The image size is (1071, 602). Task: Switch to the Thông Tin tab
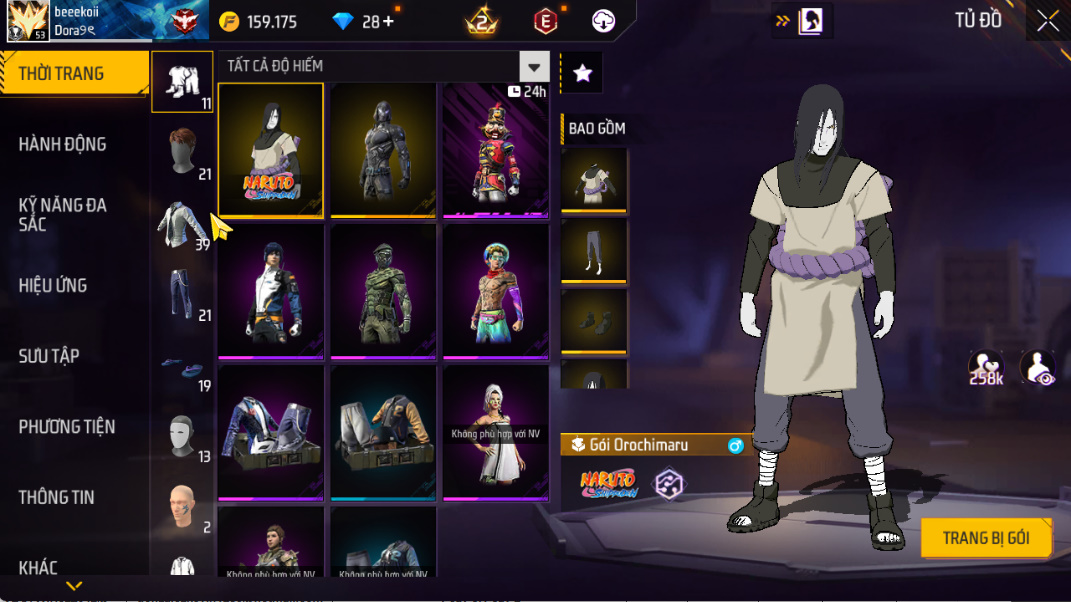[56, 497]
